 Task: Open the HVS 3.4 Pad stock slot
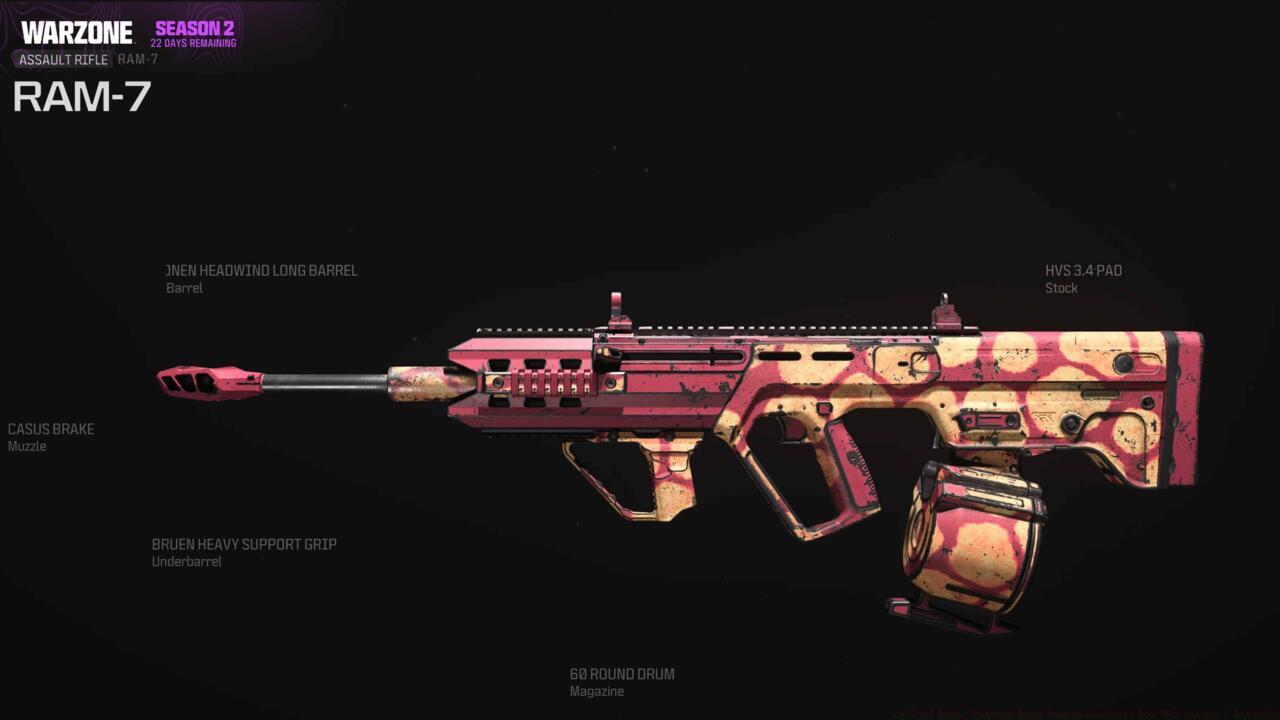[x=1082, y=270]
